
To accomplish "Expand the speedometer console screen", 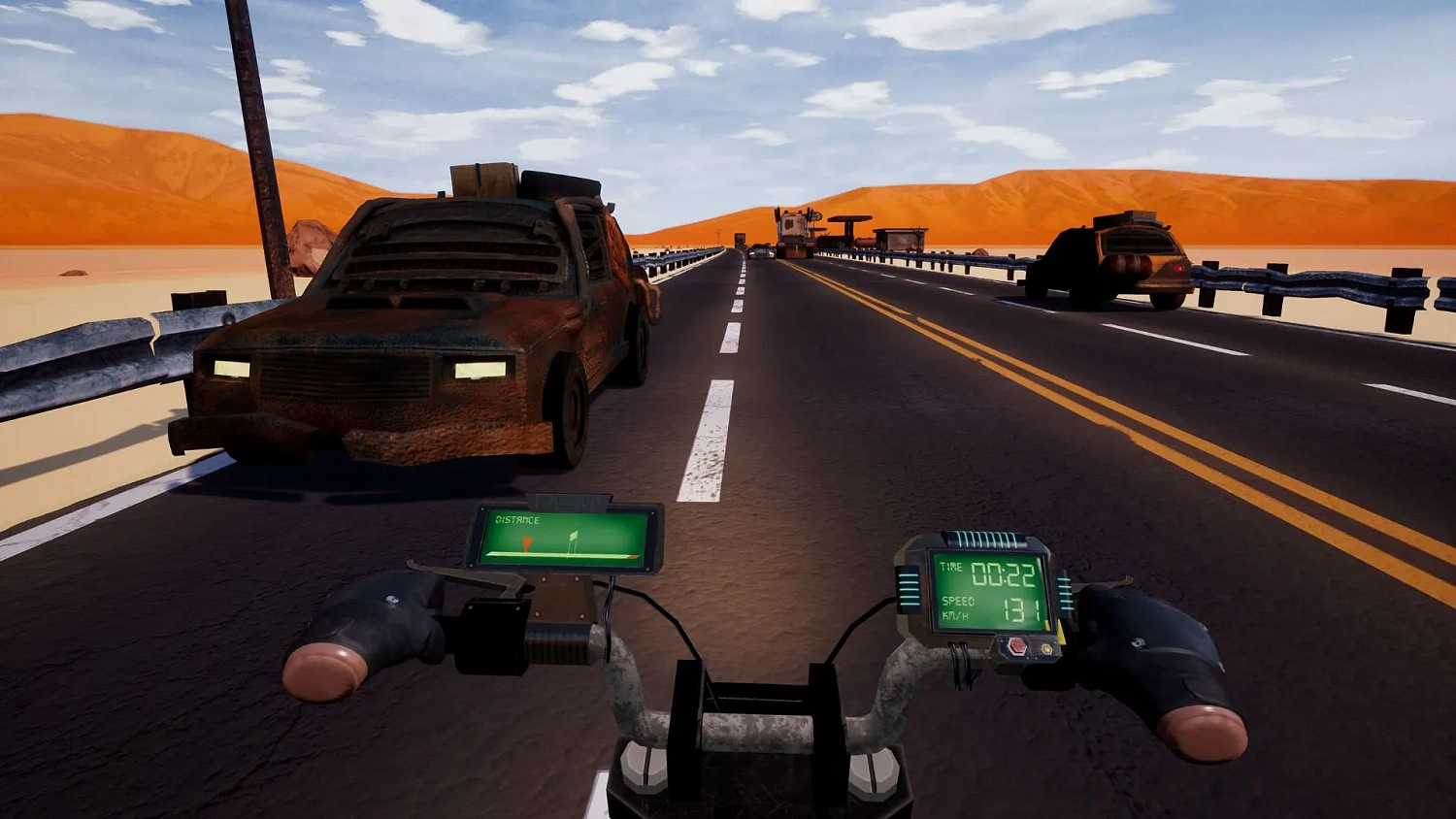I will click(990, 593).
